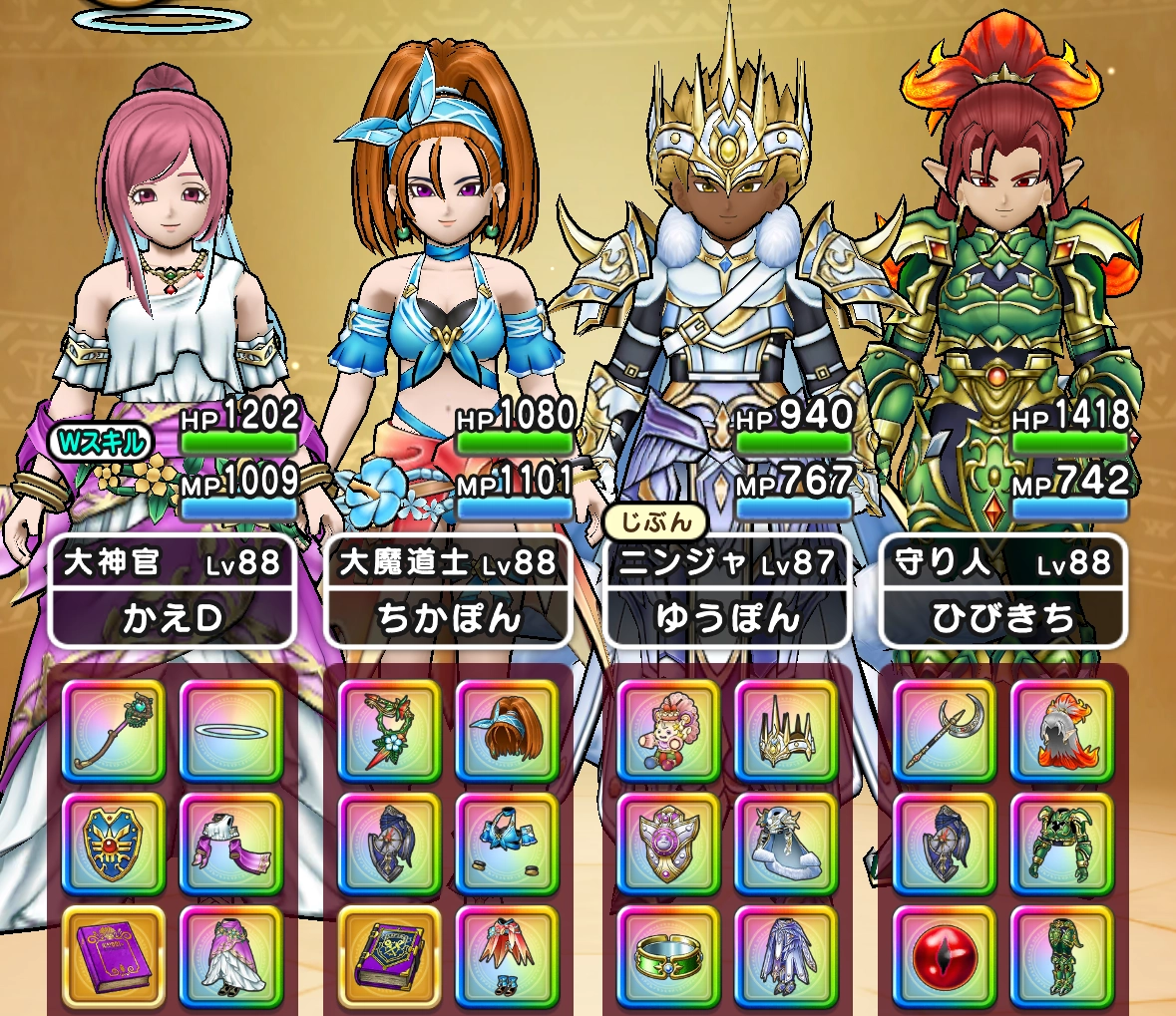Select the blue ribbon ponytail hair slot

tap(508, 731)
